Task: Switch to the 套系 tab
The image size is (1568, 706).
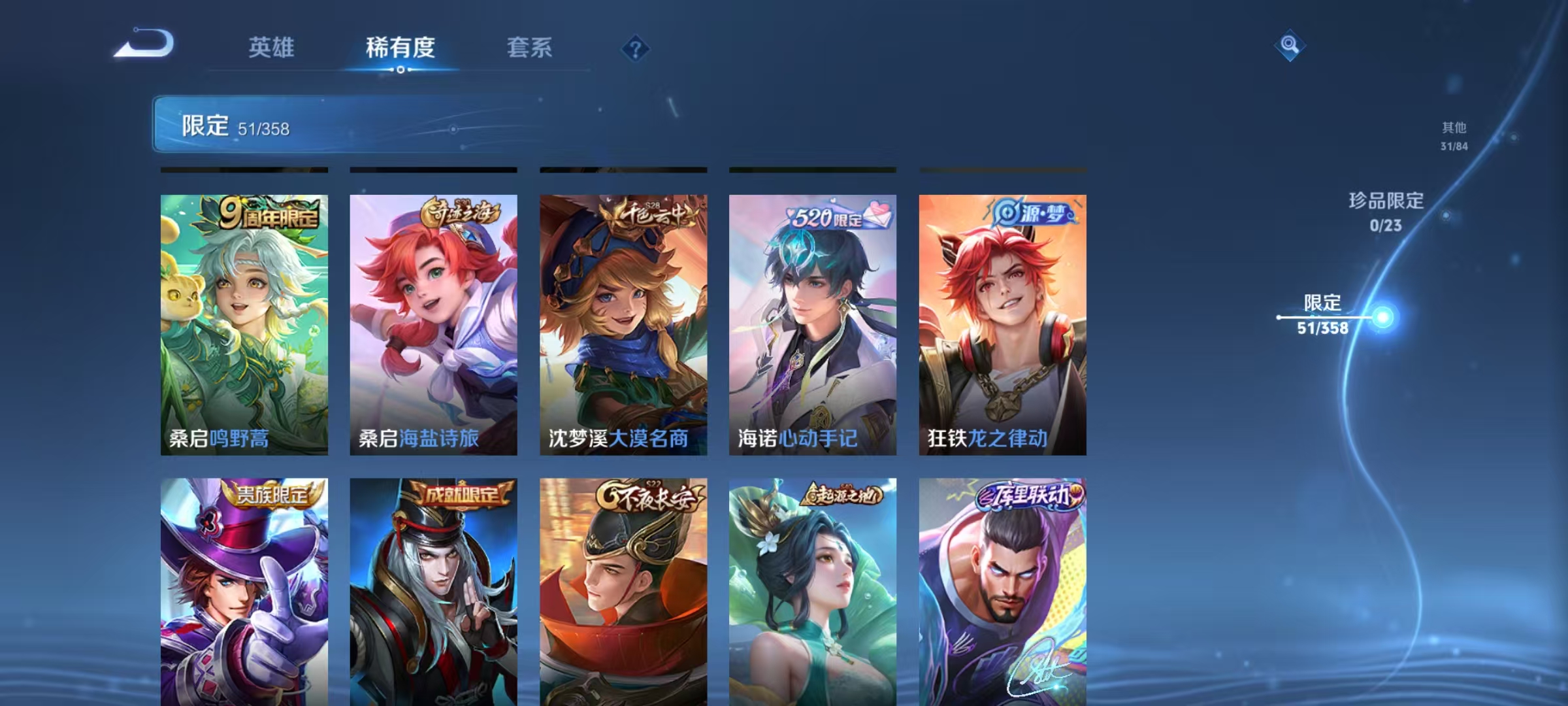Action: [531, 48]
